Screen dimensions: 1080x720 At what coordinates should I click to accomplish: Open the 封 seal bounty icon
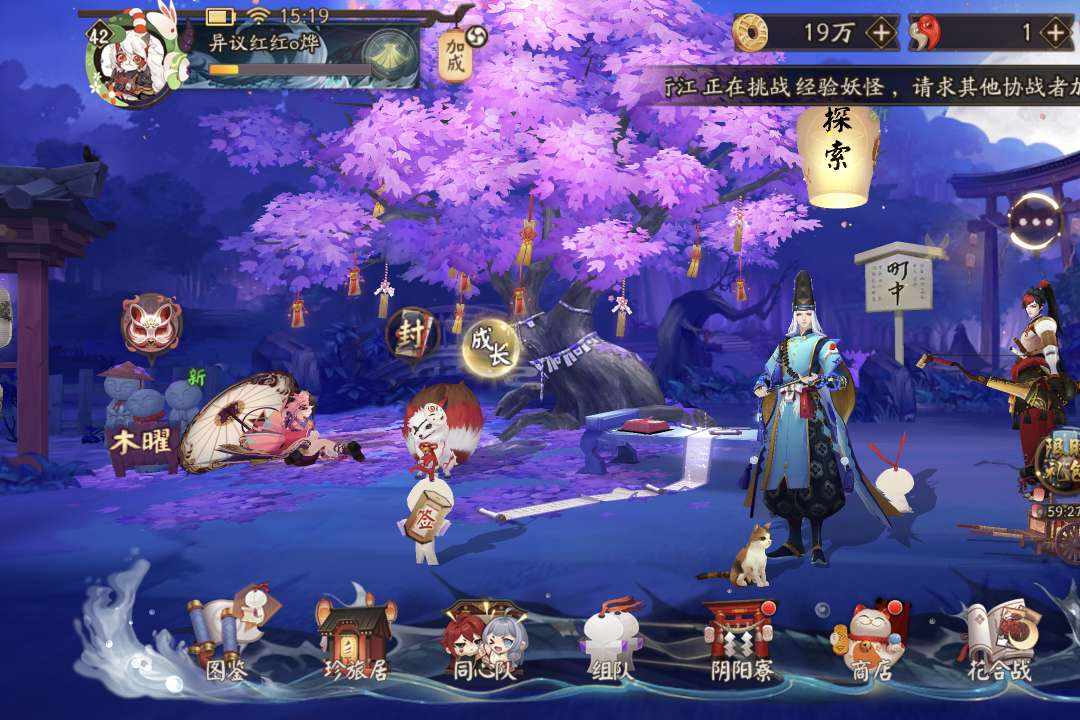[412, 333]
